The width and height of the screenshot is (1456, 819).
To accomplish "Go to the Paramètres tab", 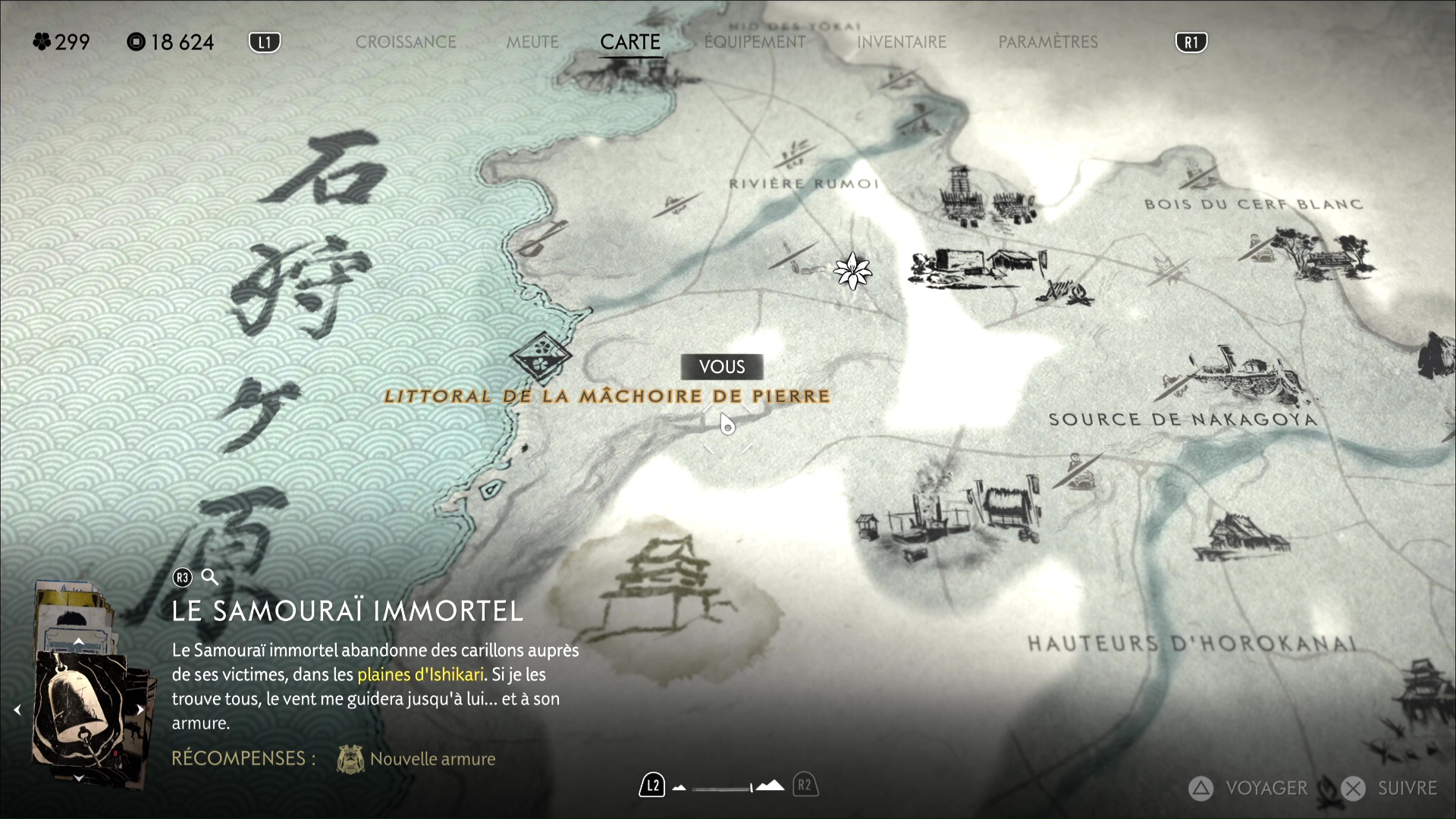I will [1048, 42].
